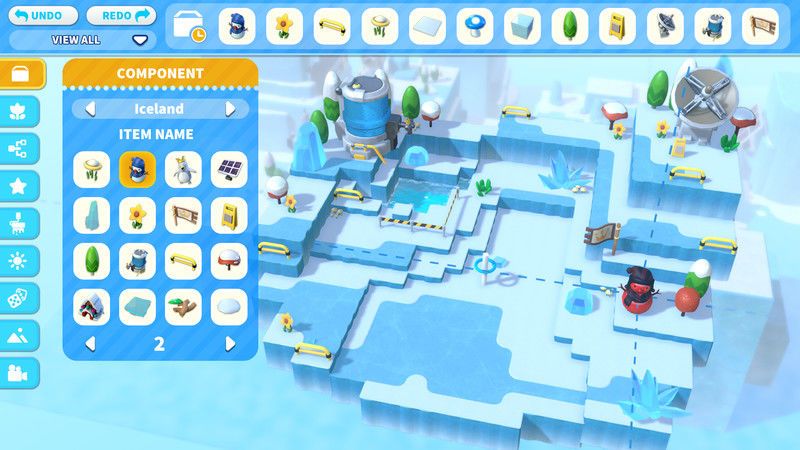Screen dimensions: 800x450
Task: Undo the last edit
Action: (43, 16)
